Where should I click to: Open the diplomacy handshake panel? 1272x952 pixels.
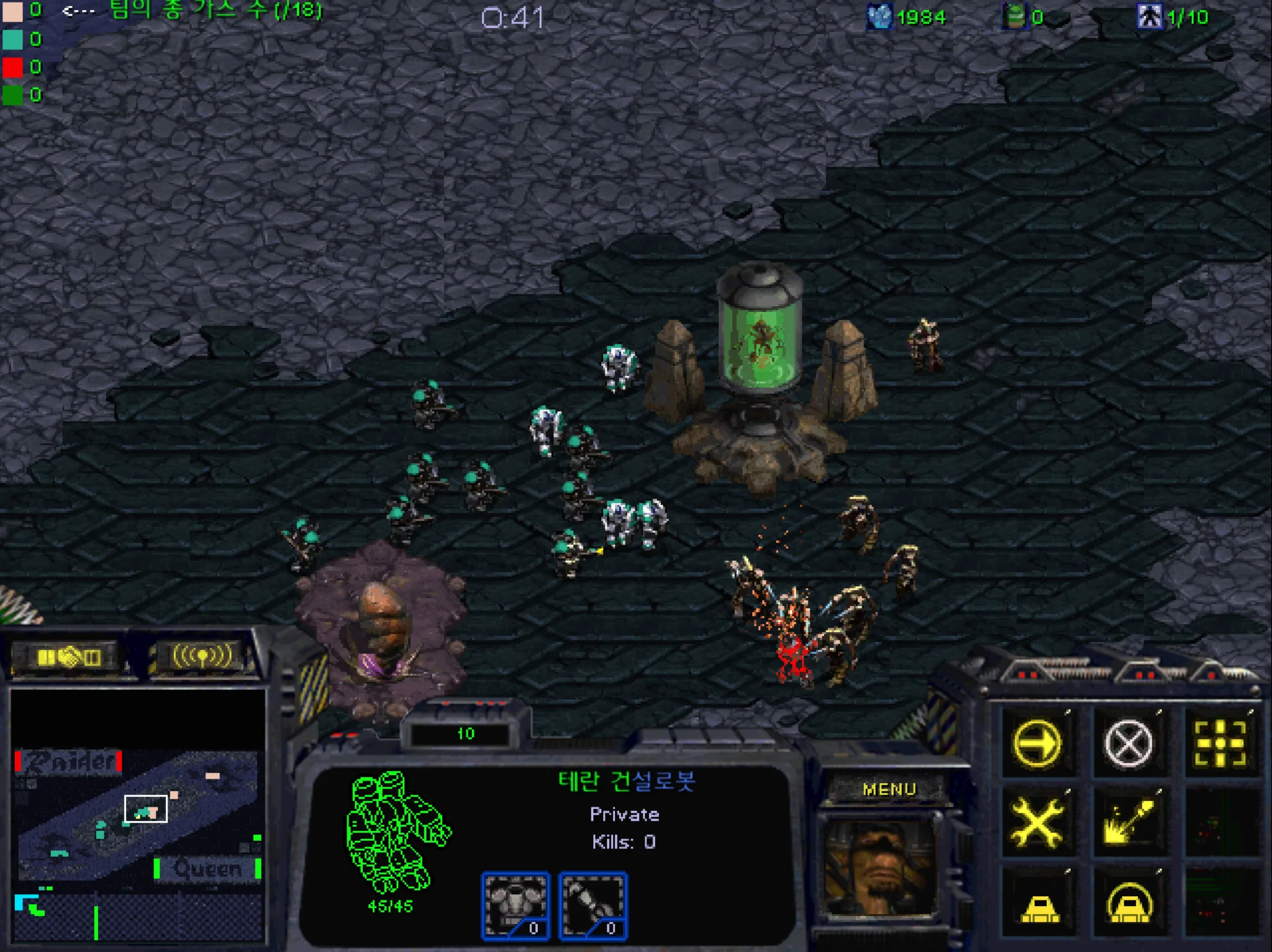click(x=68, y=656)
